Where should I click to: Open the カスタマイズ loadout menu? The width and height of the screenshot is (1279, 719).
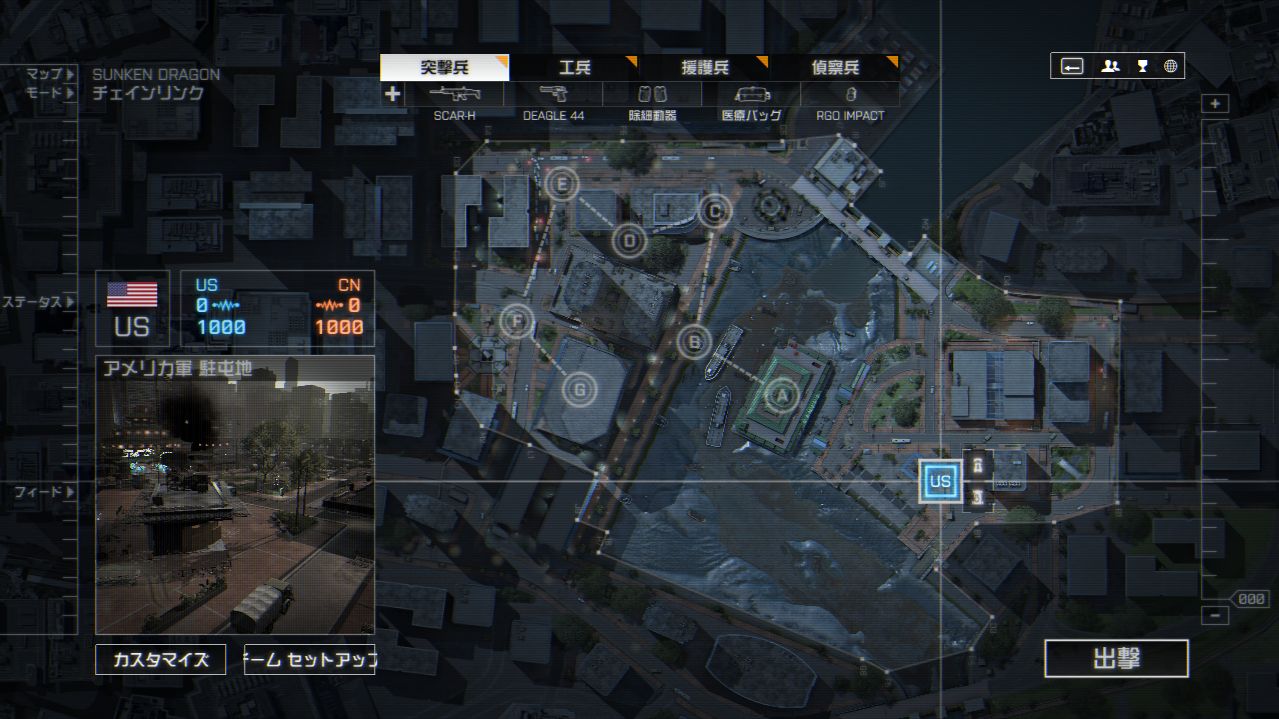click(x=161, y=660)
